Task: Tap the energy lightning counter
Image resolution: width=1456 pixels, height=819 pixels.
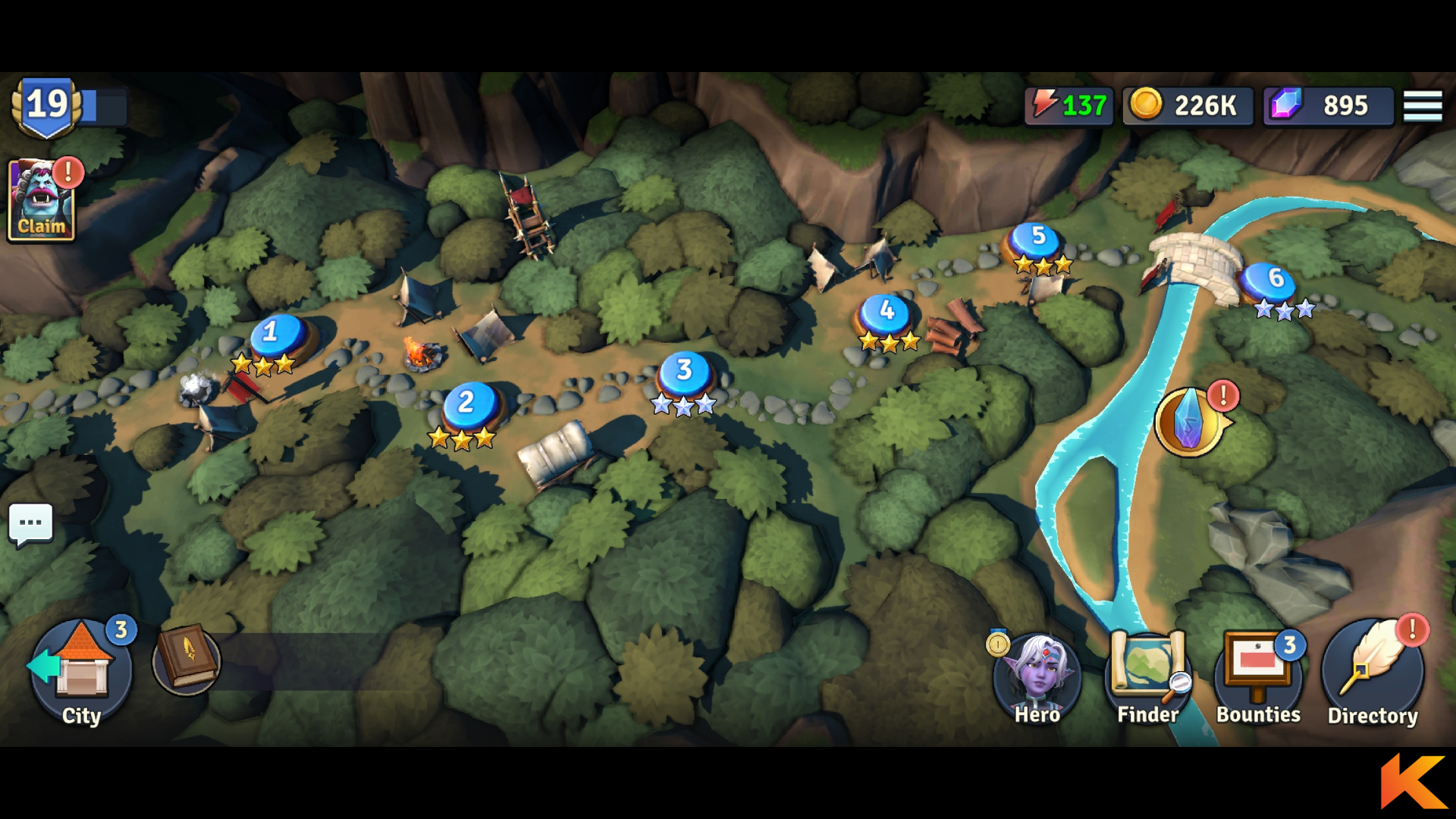Action: pyautogui.click(x=1069, y=105)
